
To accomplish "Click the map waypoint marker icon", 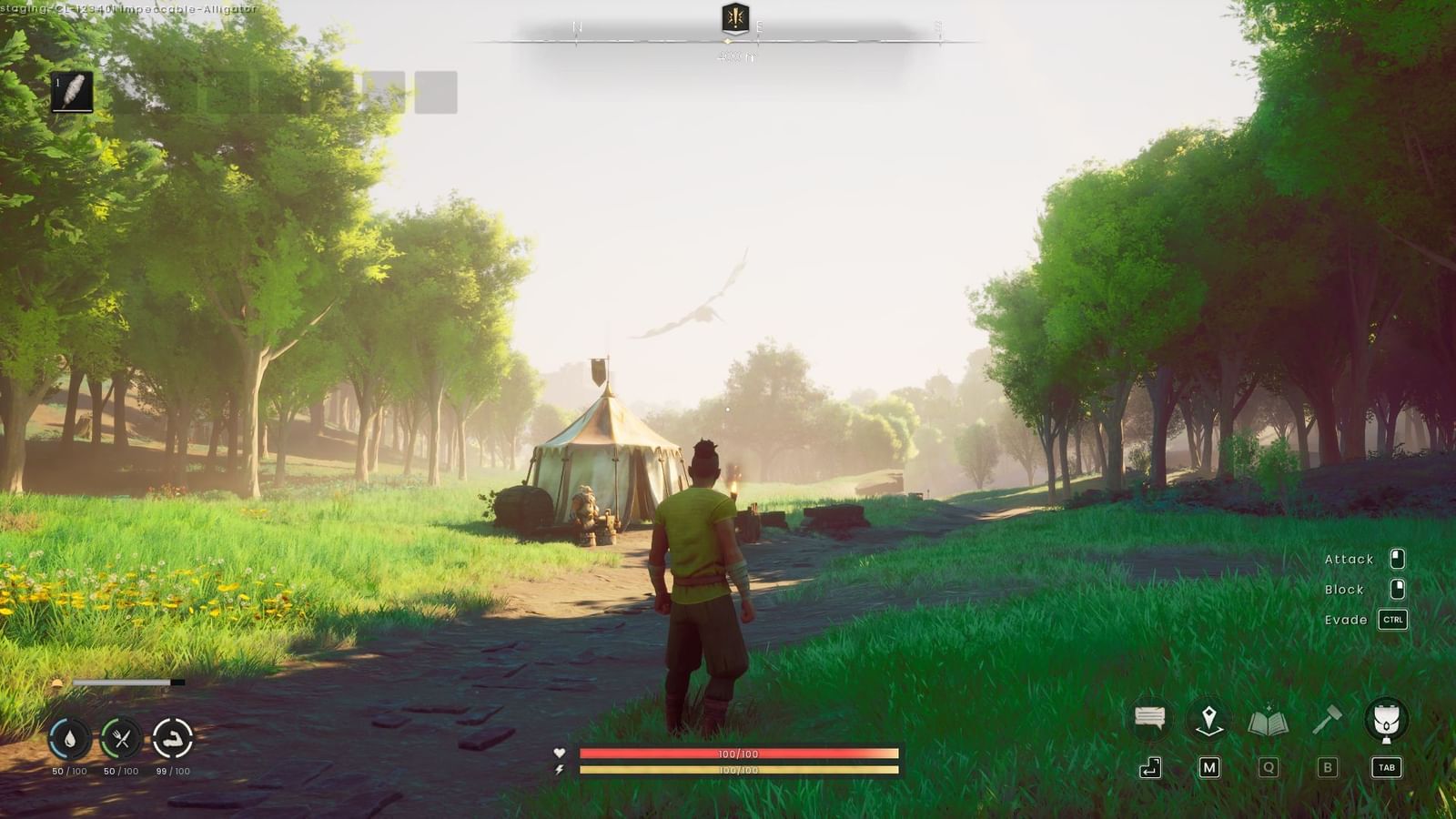I will pyautogui.click(x=1207, y=720).
